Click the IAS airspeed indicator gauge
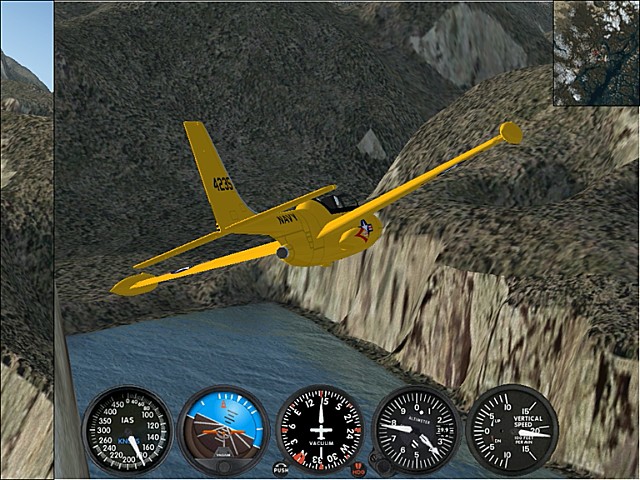Screen dimensions: 640x480 (x=126, y=430)
